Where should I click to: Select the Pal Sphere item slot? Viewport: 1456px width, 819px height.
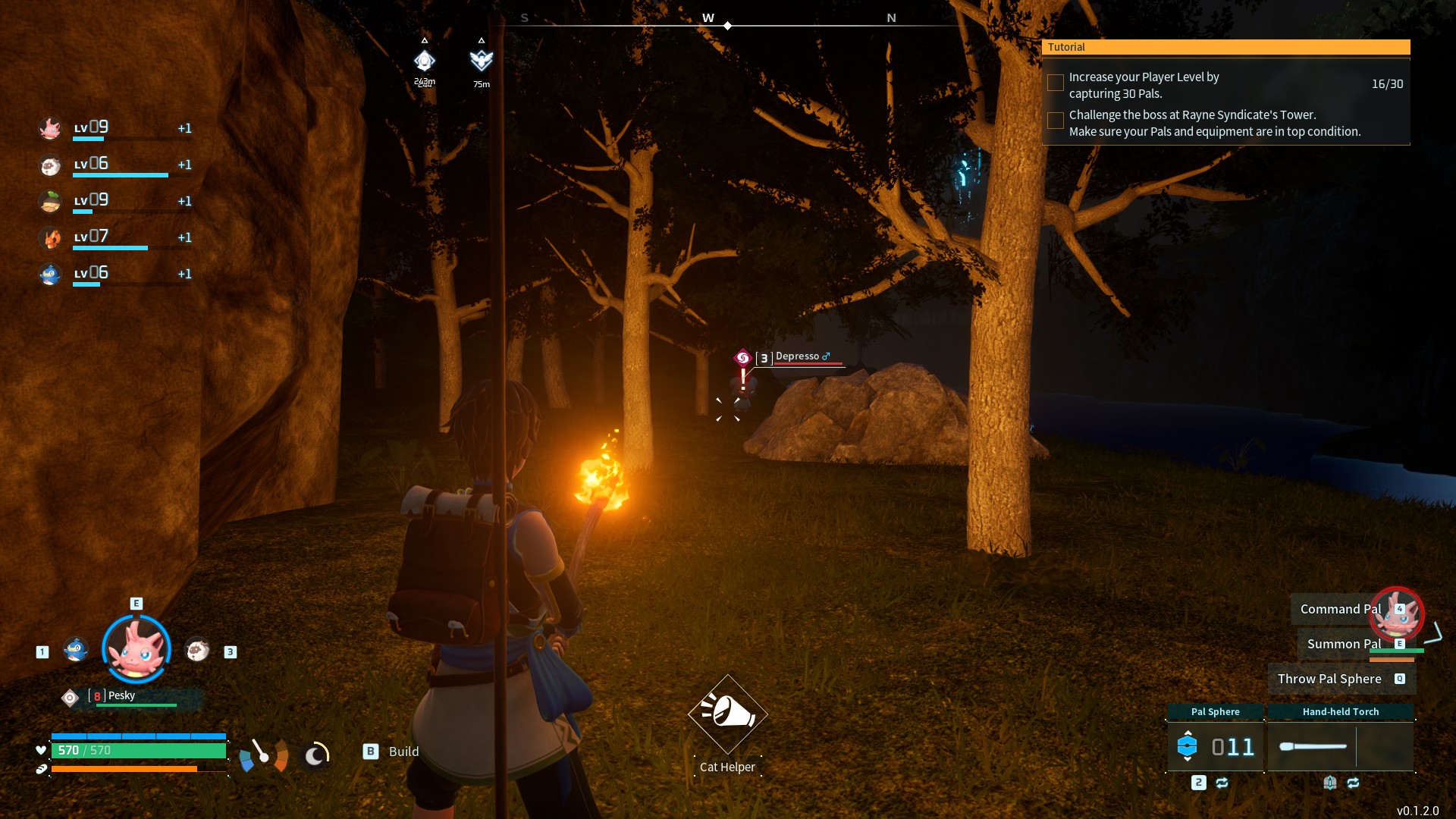[x=1215, y=746]
